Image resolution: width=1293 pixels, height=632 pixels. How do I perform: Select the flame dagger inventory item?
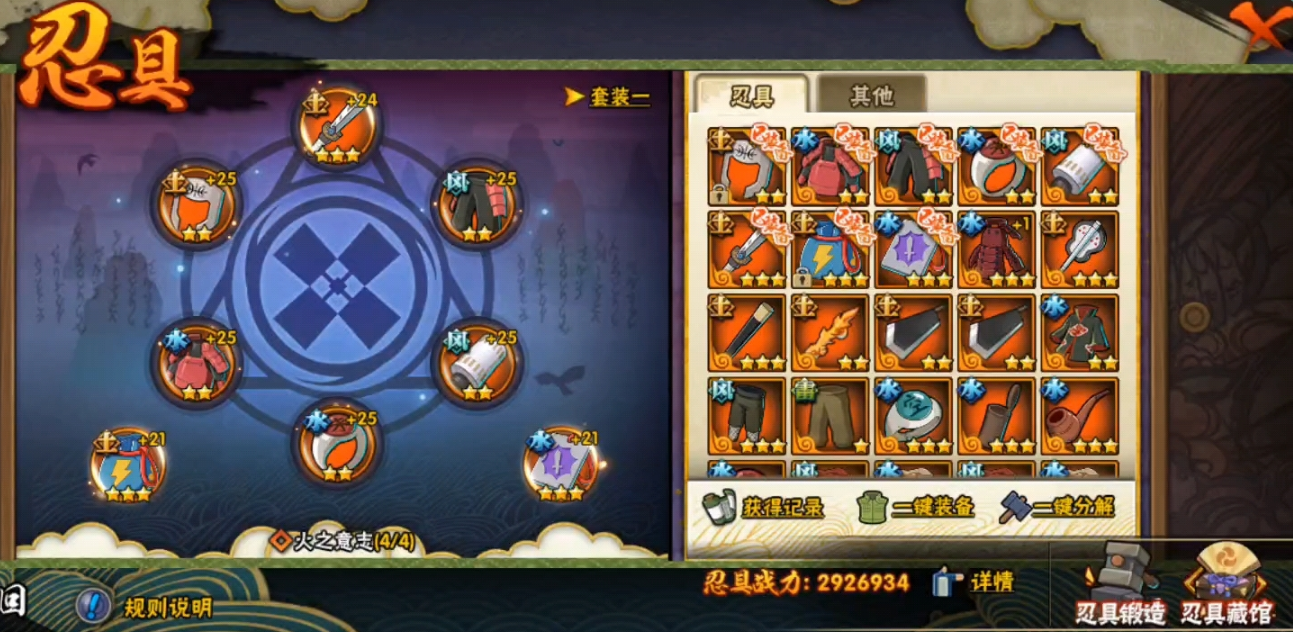click(x=830, y=333)
